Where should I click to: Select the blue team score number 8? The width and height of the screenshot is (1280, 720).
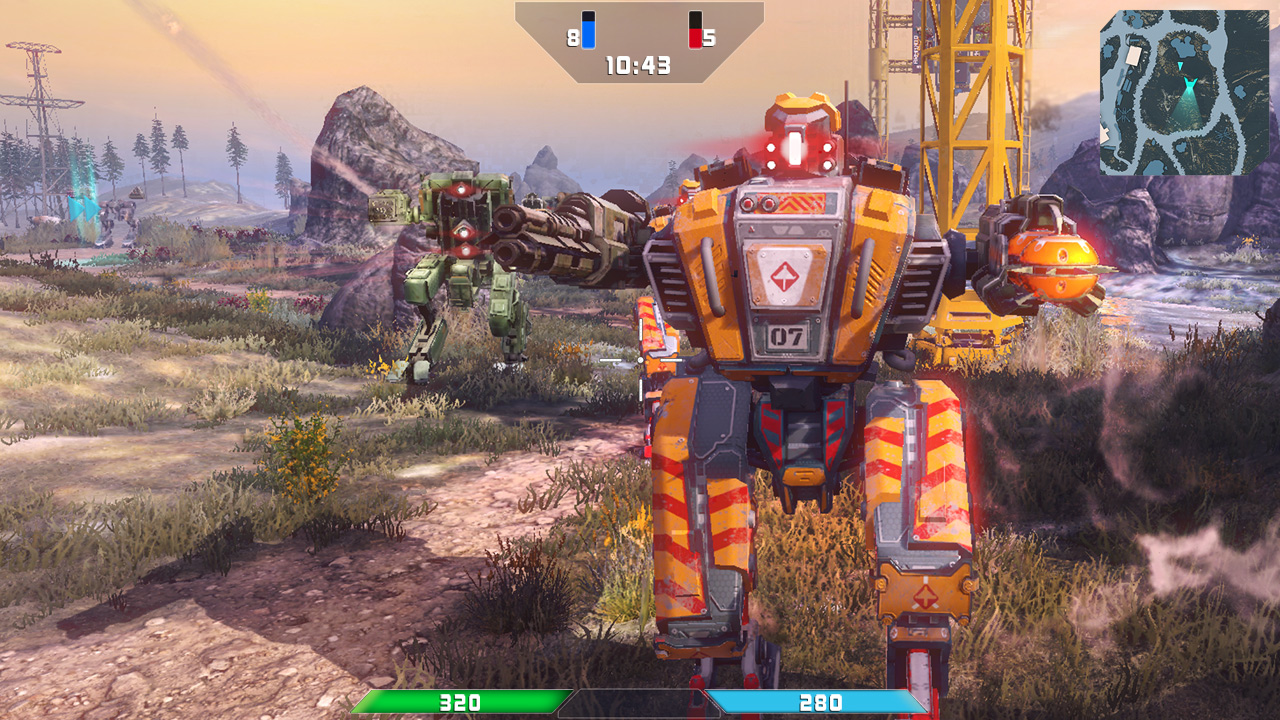[x=572, y=38]
